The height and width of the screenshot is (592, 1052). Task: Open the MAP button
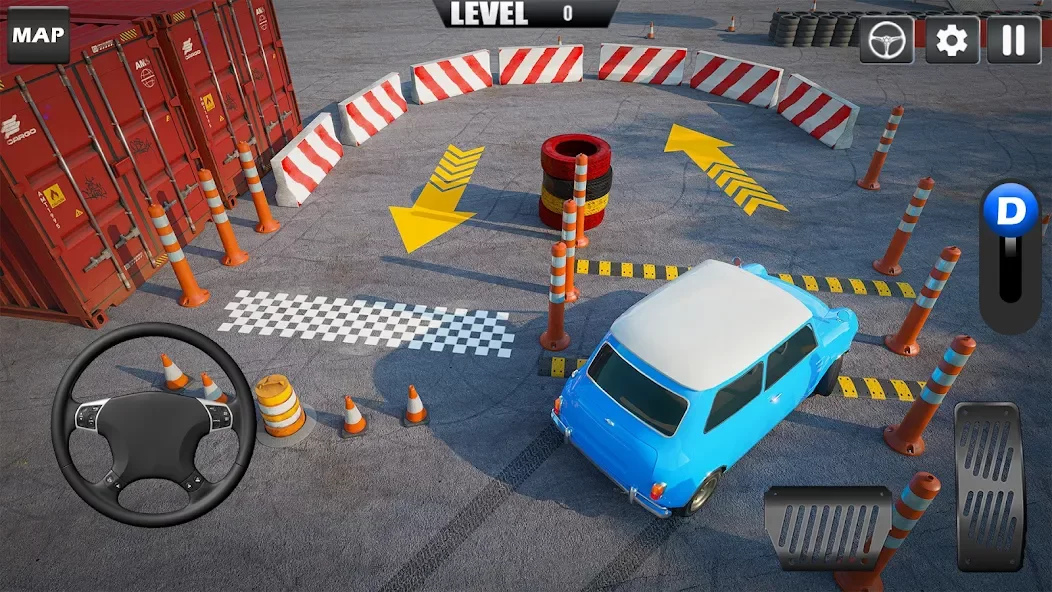point(39,36)
